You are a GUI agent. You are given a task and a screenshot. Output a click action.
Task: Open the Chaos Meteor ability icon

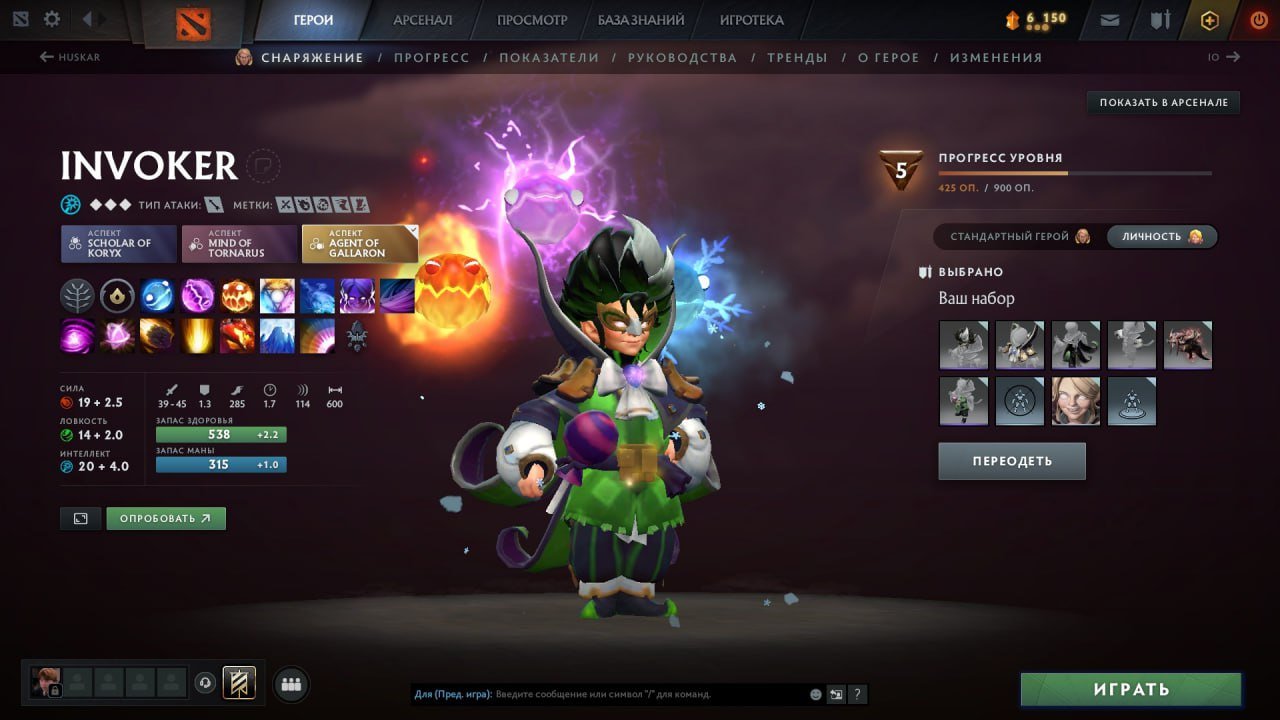158,336
